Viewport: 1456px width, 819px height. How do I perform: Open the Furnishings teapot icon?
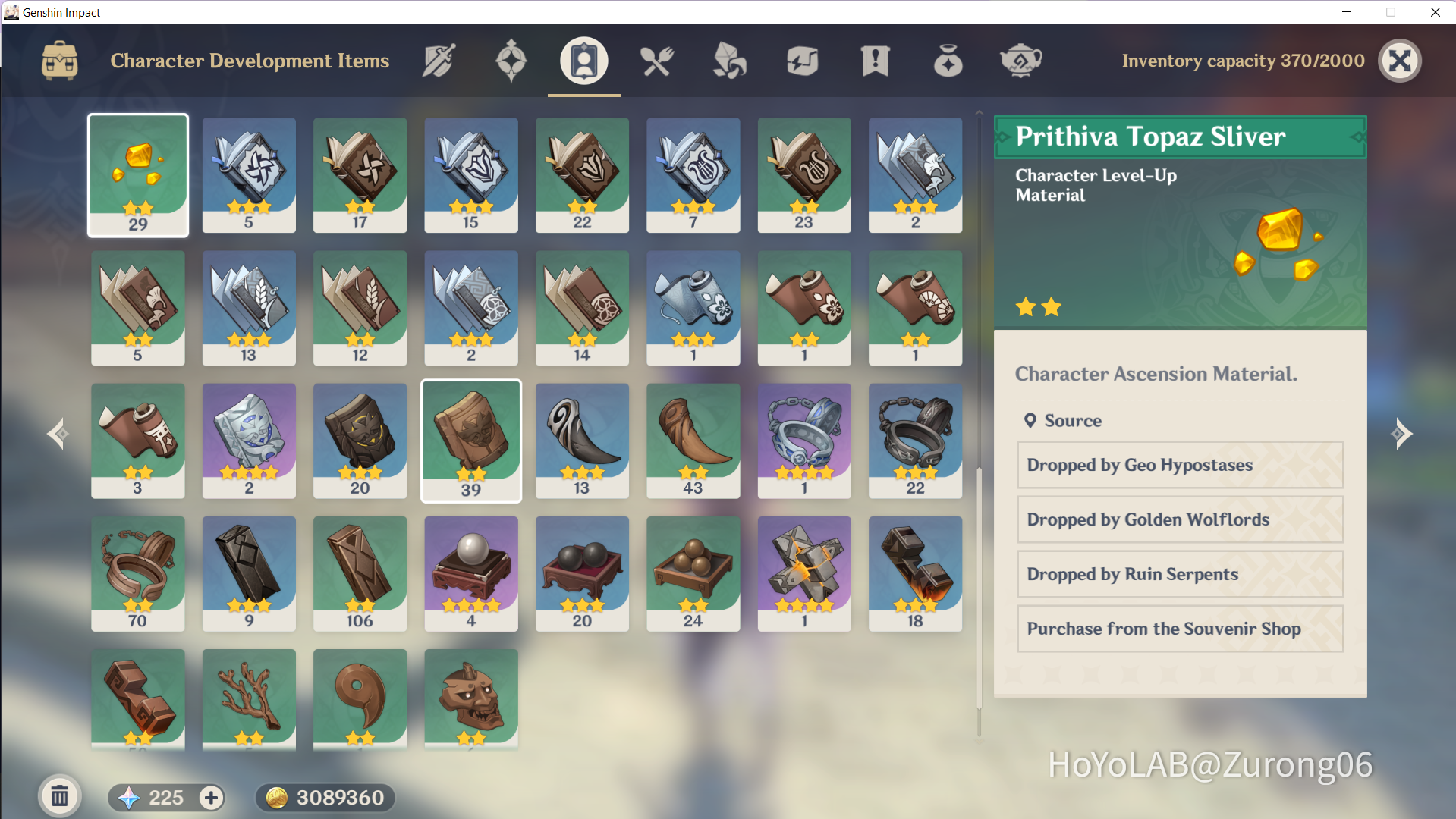[1020, 61]
